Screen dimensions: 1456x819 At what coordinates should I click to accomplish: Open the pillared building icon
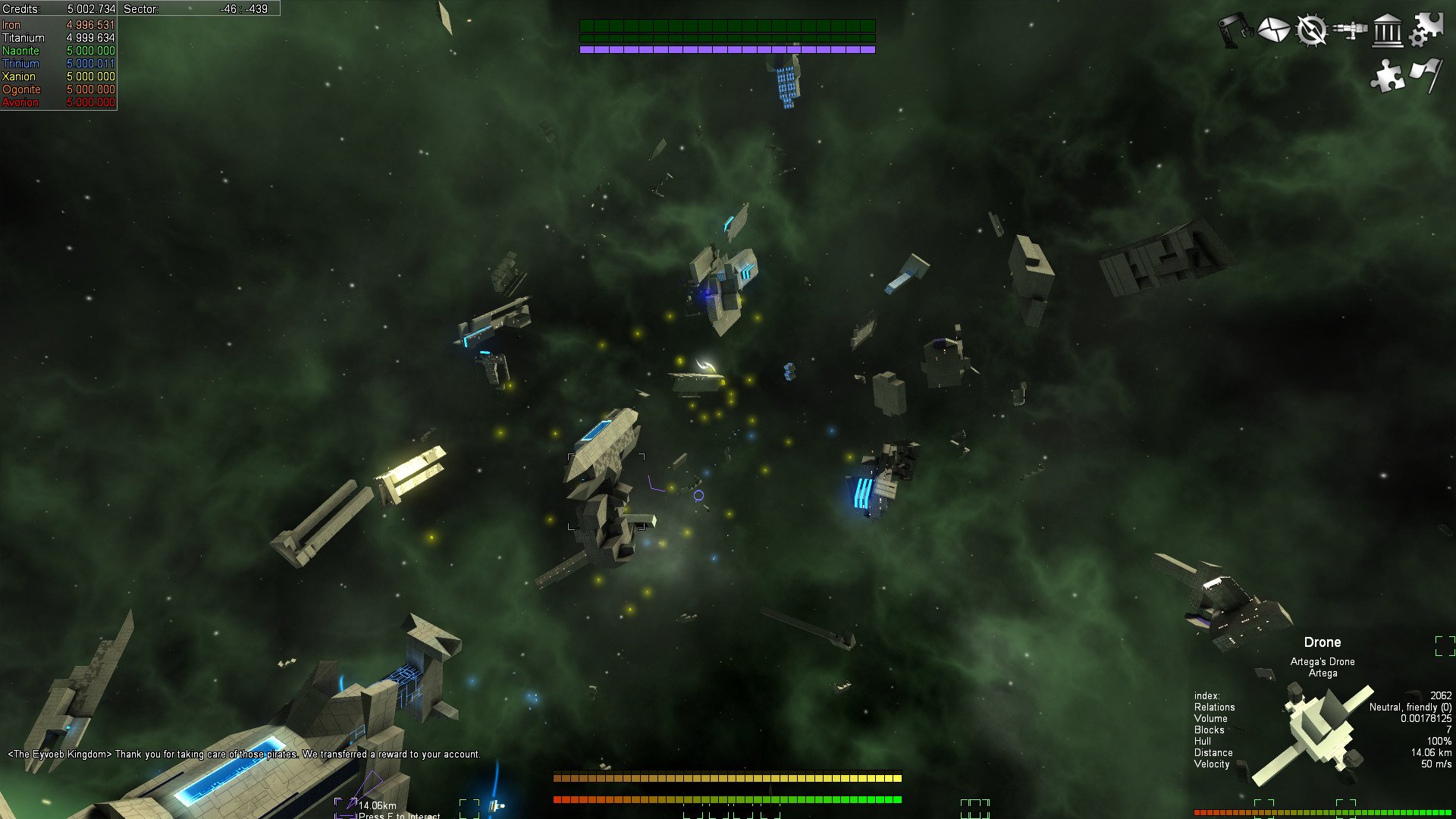[x=1388, y=30]
